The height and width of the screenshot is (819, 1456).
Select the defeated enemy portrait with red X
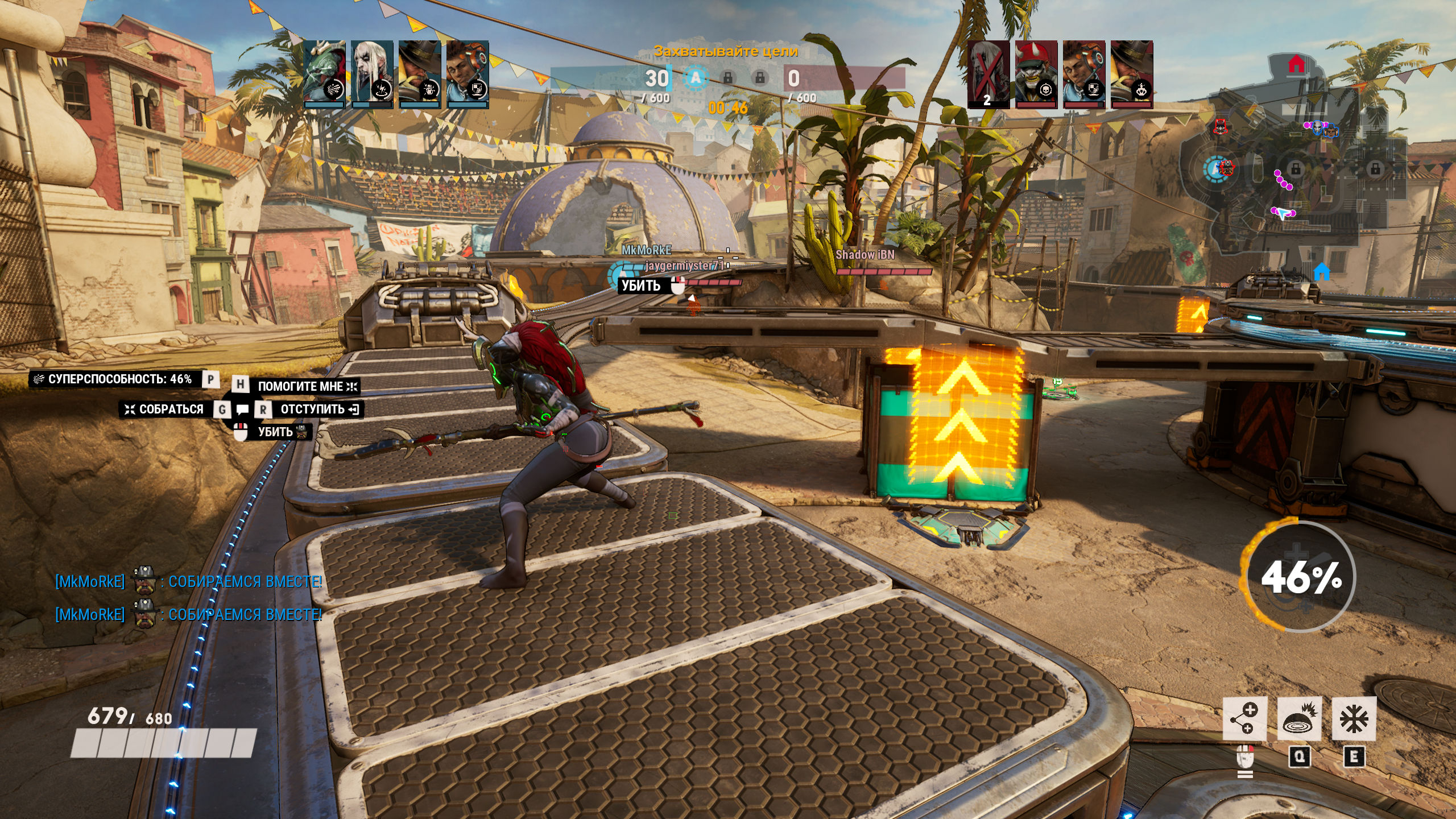tap(988, 74)
